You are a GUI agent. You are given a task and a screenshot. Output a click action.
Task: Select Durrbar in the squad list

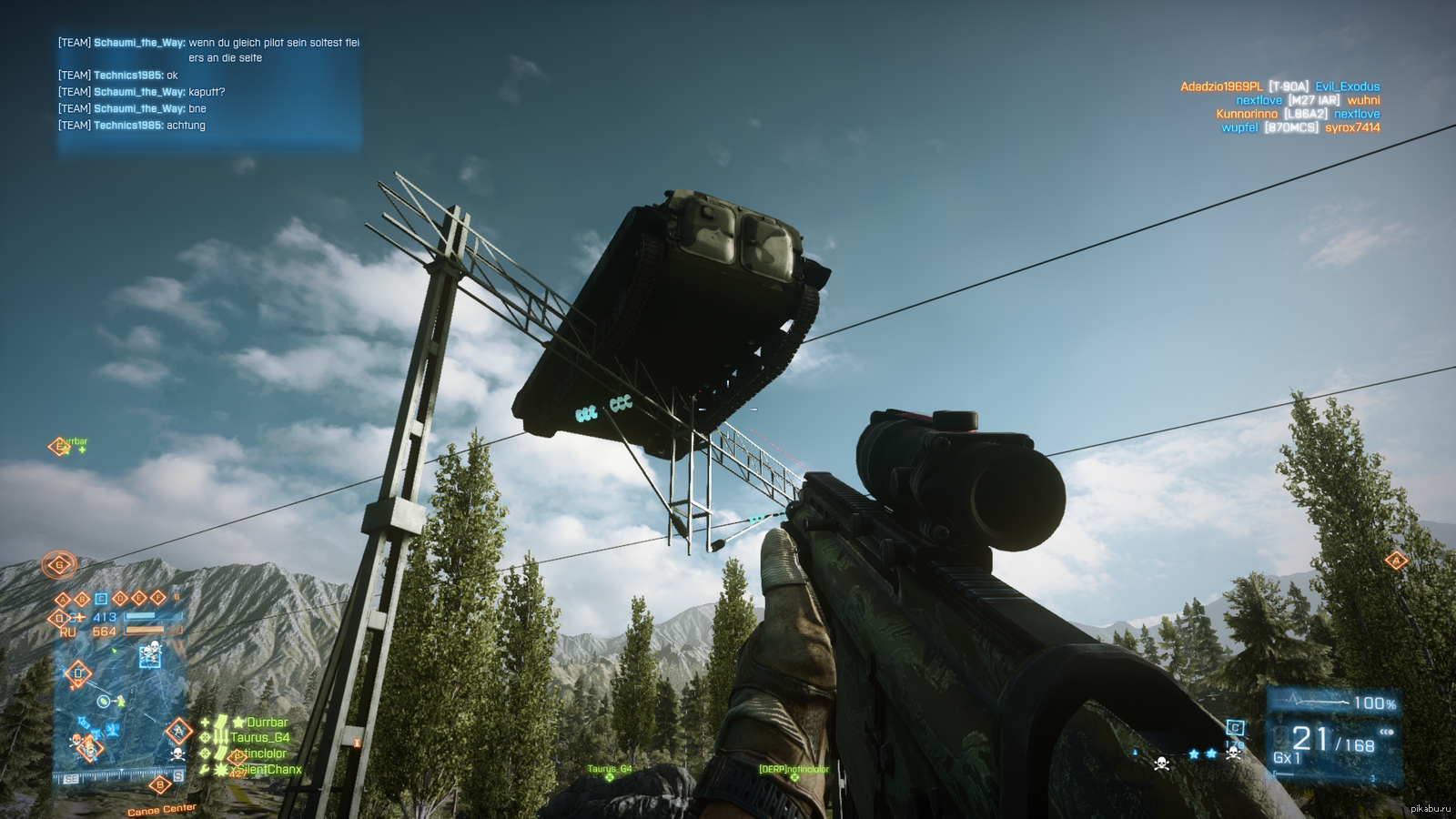[x=267, y=723]
